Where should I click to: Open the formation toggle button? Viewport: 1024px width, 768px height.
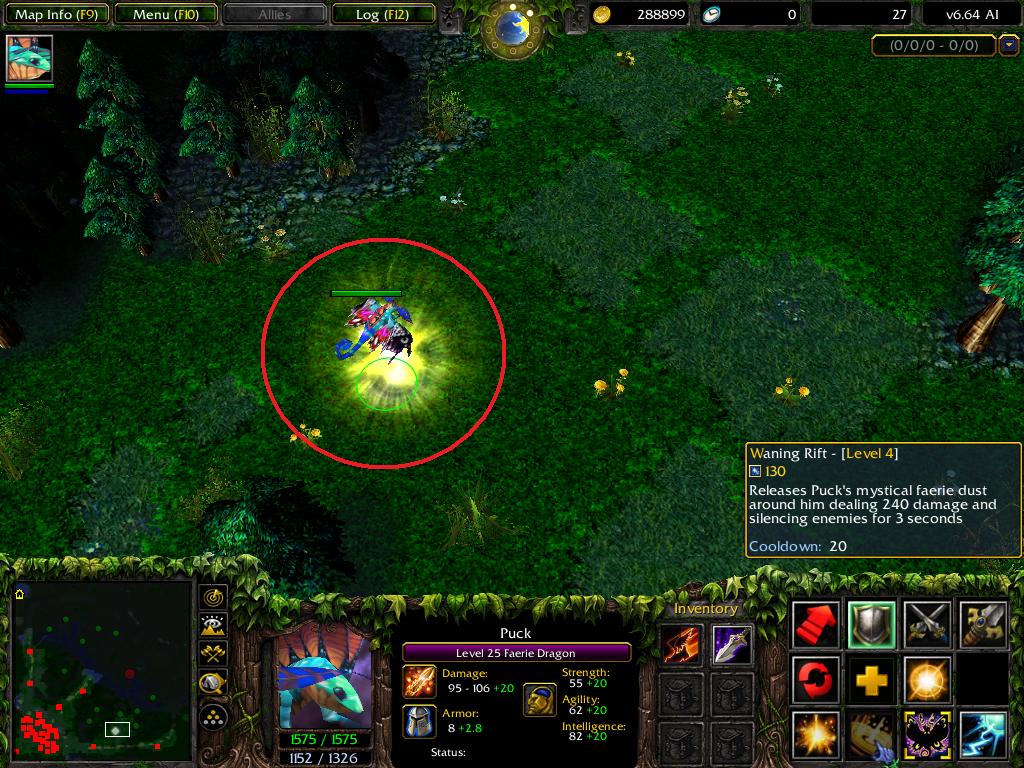click(x=213, y=716)
